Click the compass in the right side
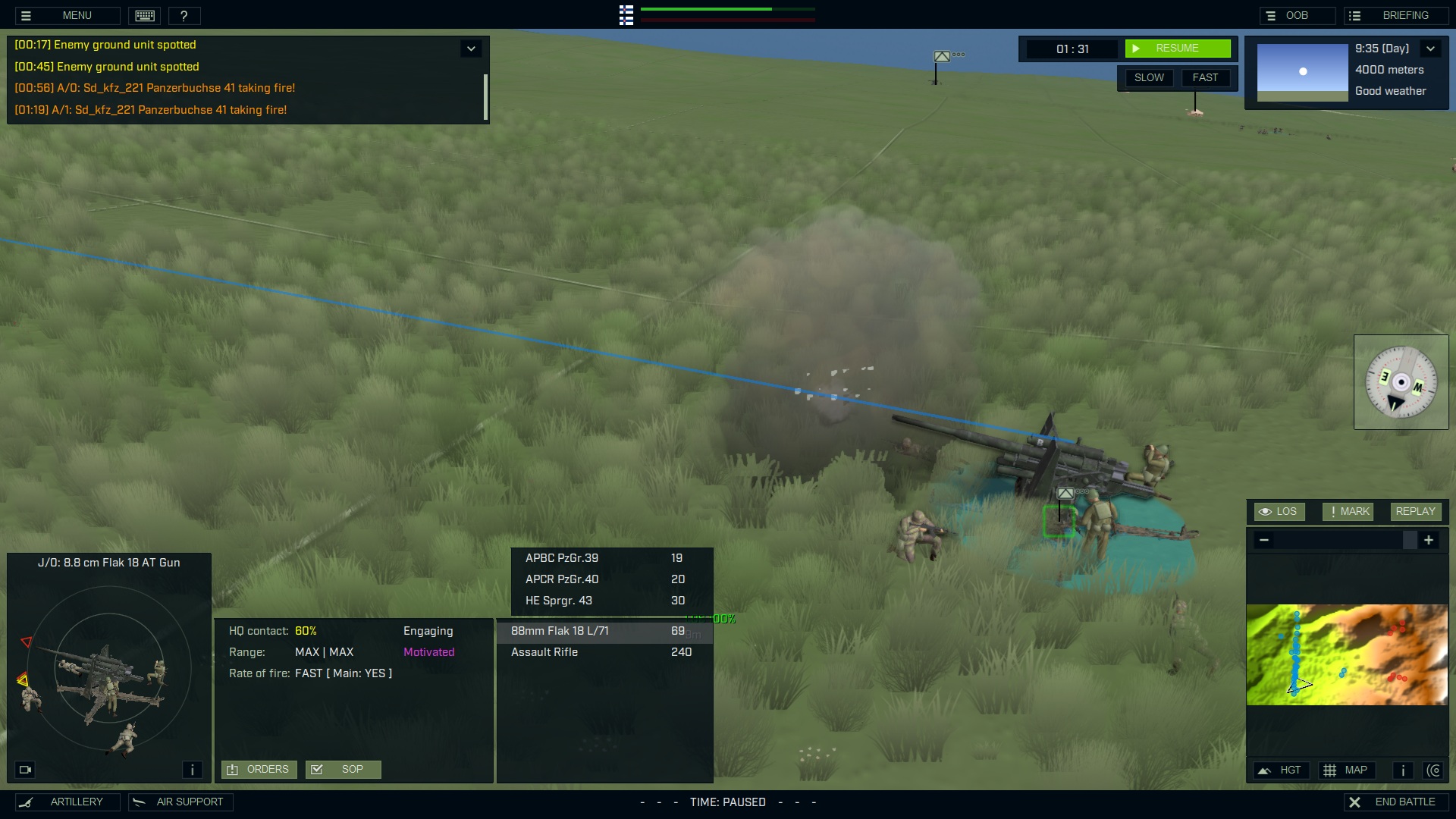Viewport: 1456px width, 819px height. click(1401, 382)
